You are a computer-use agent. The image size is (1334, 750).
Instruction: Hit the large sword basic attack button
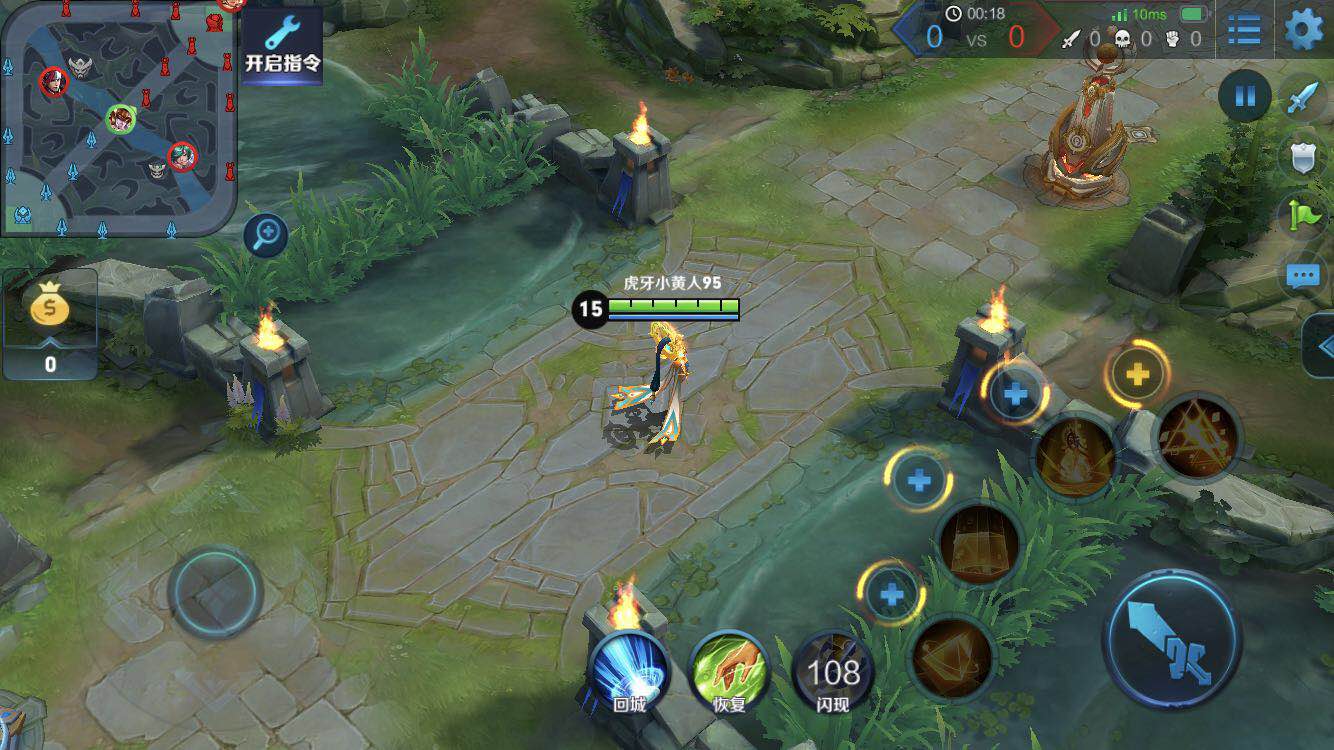(x=1171, y=639)
